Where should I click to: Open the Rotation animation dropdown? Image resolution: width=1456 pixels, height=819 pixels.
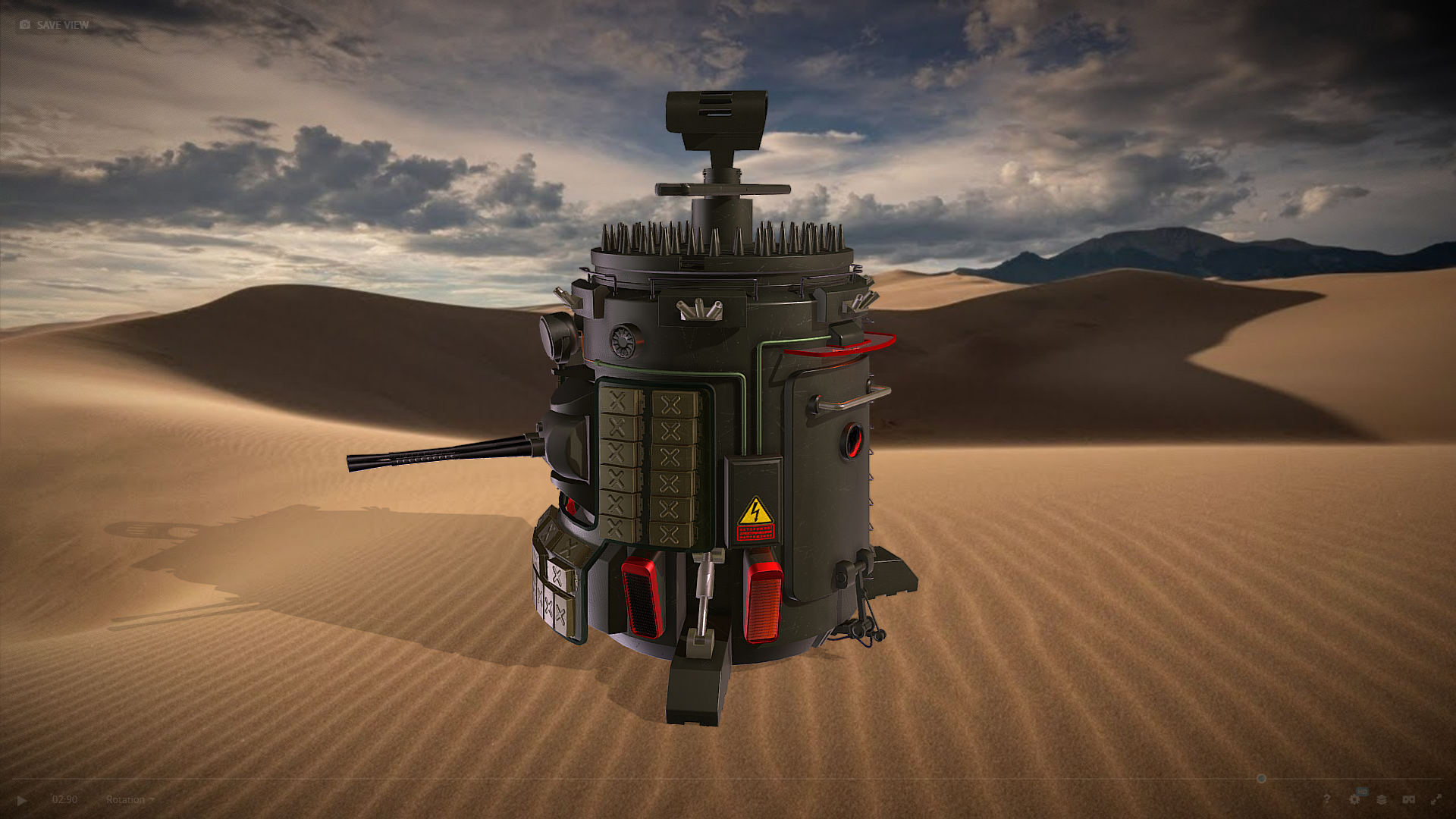[x=130, y=799]
